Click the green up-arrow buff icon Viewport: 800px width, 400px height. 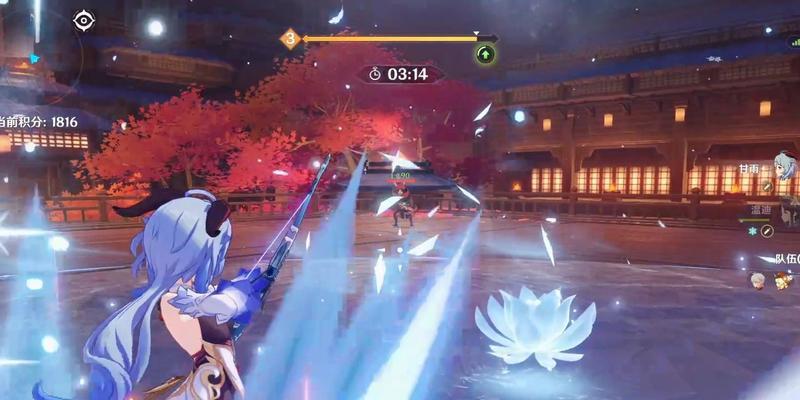tap(485, 54)
